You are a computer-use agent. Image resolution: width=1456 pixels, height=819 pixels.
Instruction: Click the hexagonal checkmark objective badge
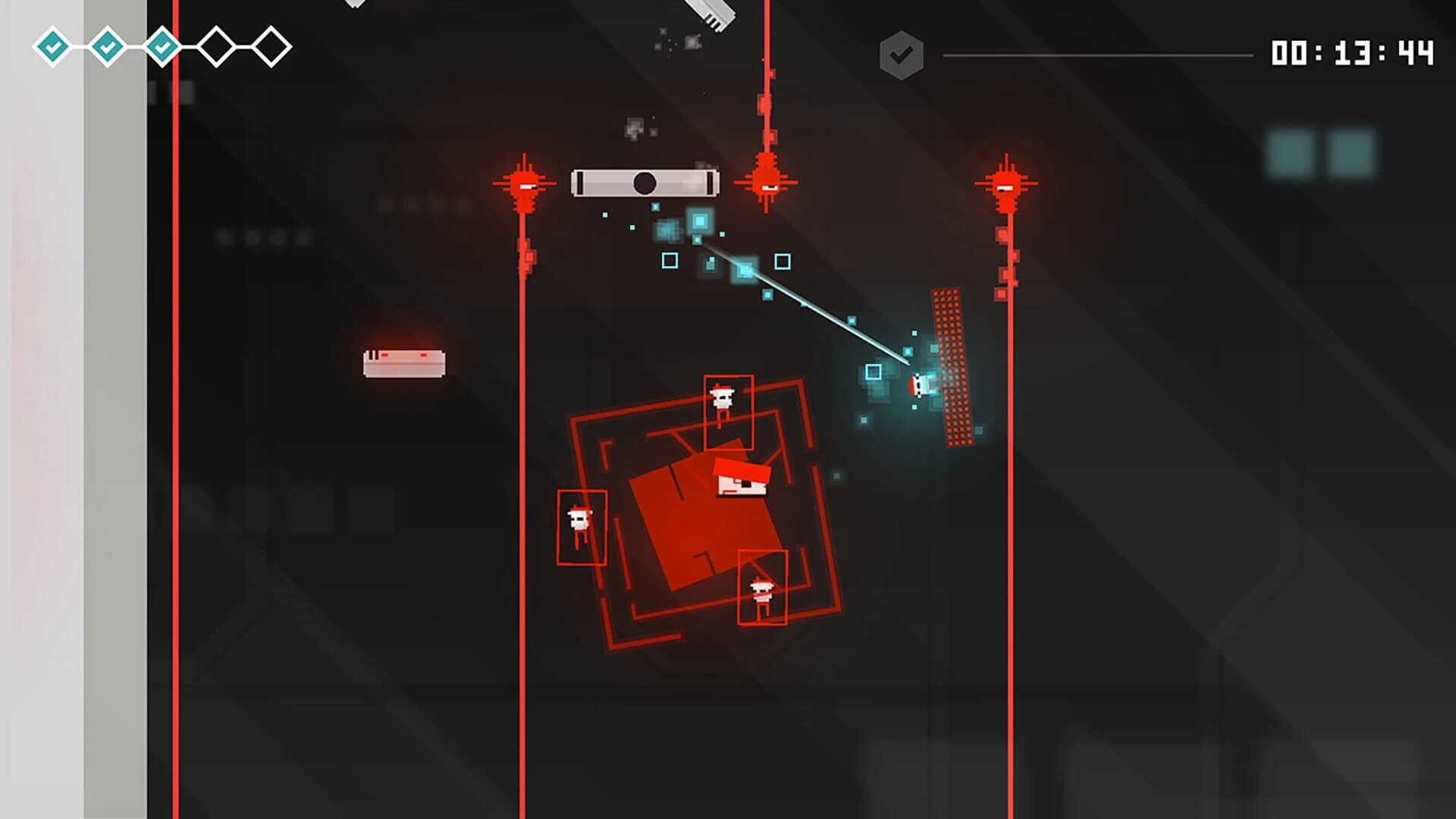click(902, 52)
